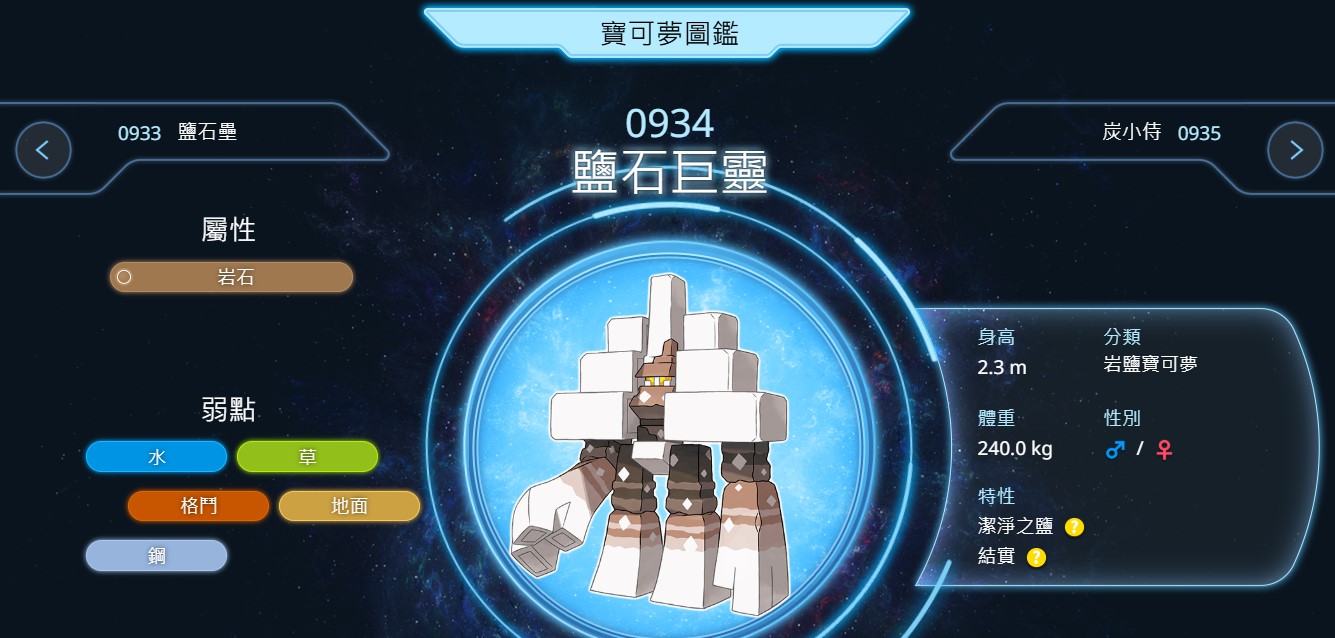This screenshot has width=1335, height=638.
Task: Go to previous Pokémon with left arrow
Action: pyautogui.click(x=43, y=150)
